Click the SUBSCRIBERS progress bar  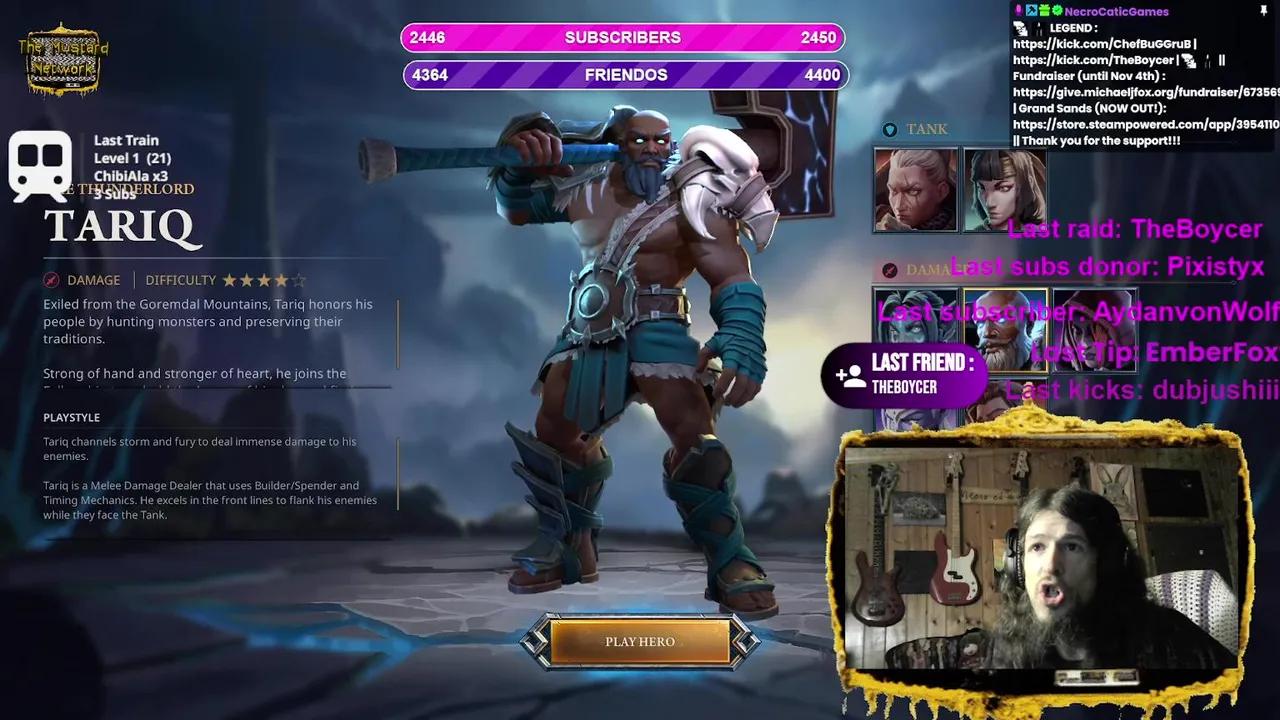point(623,37)
